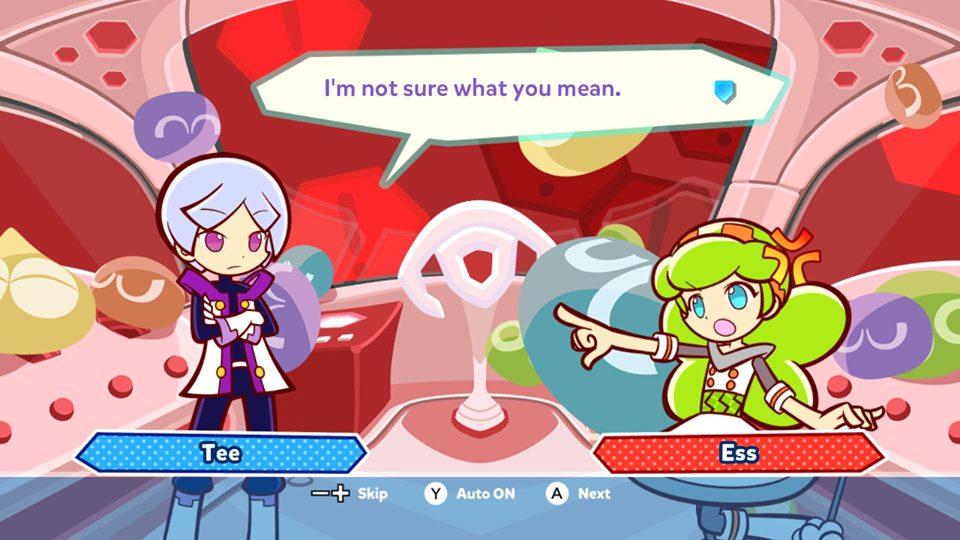Skip the cutscene with the Skip option
Screen dimensions: 960x540
[x=349, y=493]
